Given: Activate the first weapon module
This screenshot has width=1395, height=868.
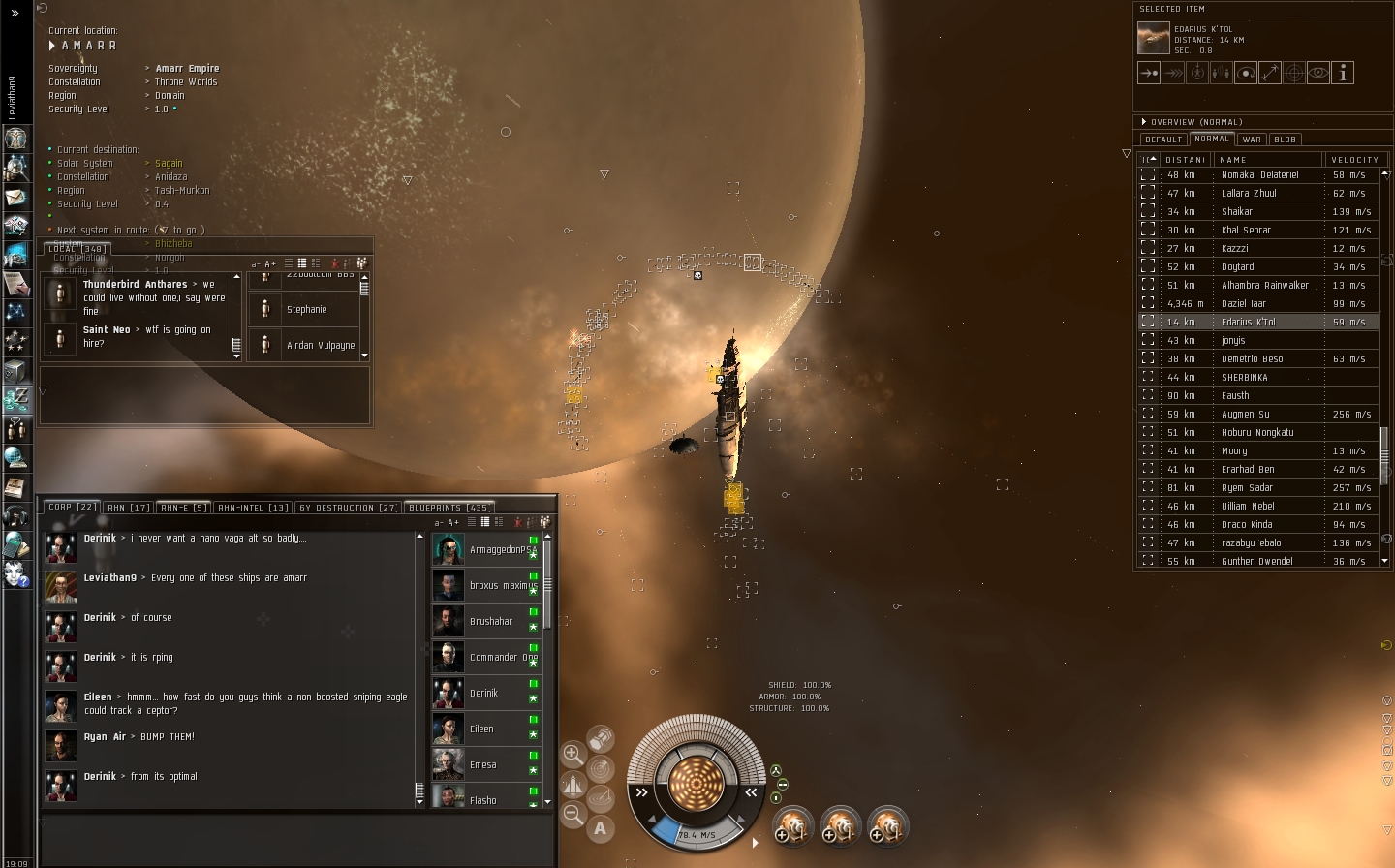Looking at the screenshot, I should [792, 826].
